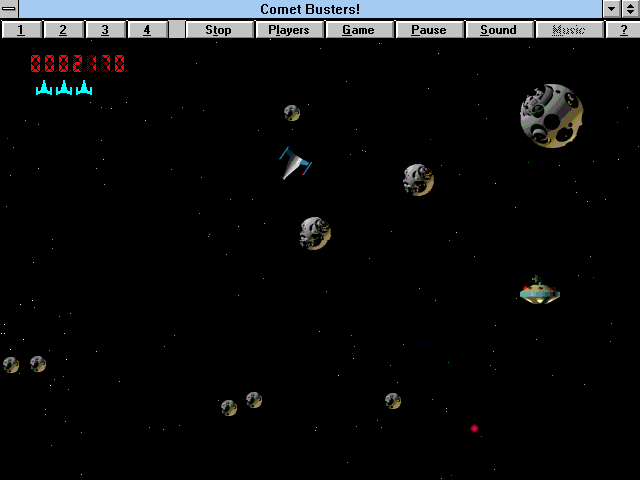
Task: Maximize the Comet Busters window
Action: [x=630, y=9]
